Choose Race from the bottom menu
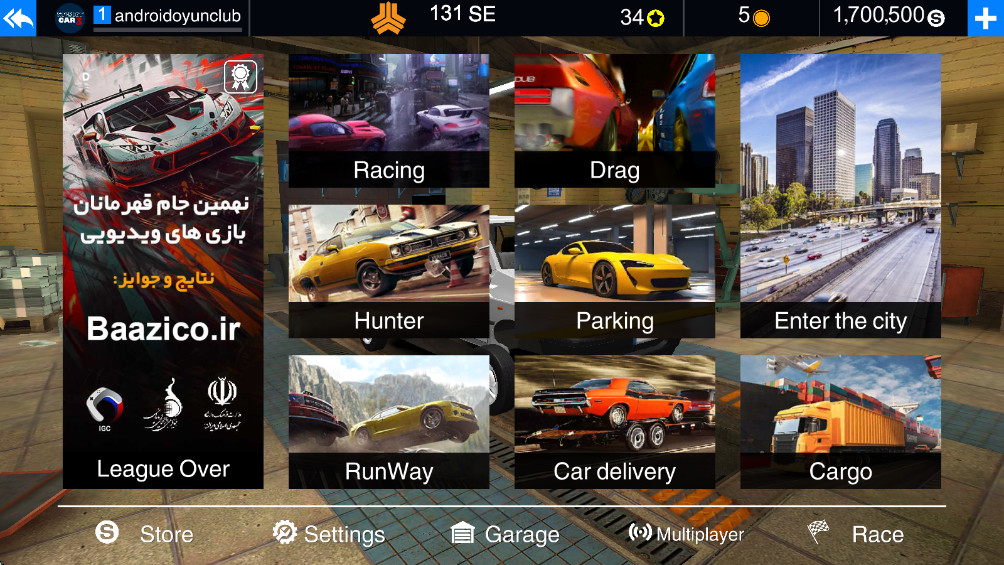 pyautogui.click(x=857, y=534)
